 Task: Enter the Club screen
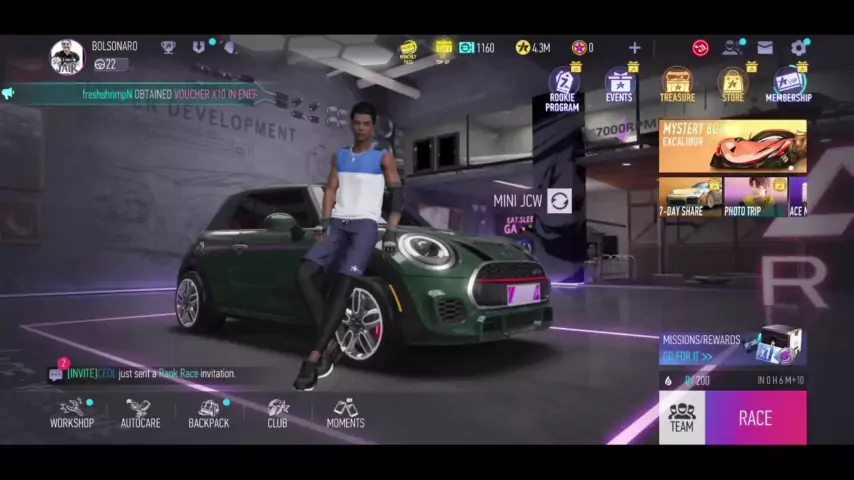(x=277, y=413)
